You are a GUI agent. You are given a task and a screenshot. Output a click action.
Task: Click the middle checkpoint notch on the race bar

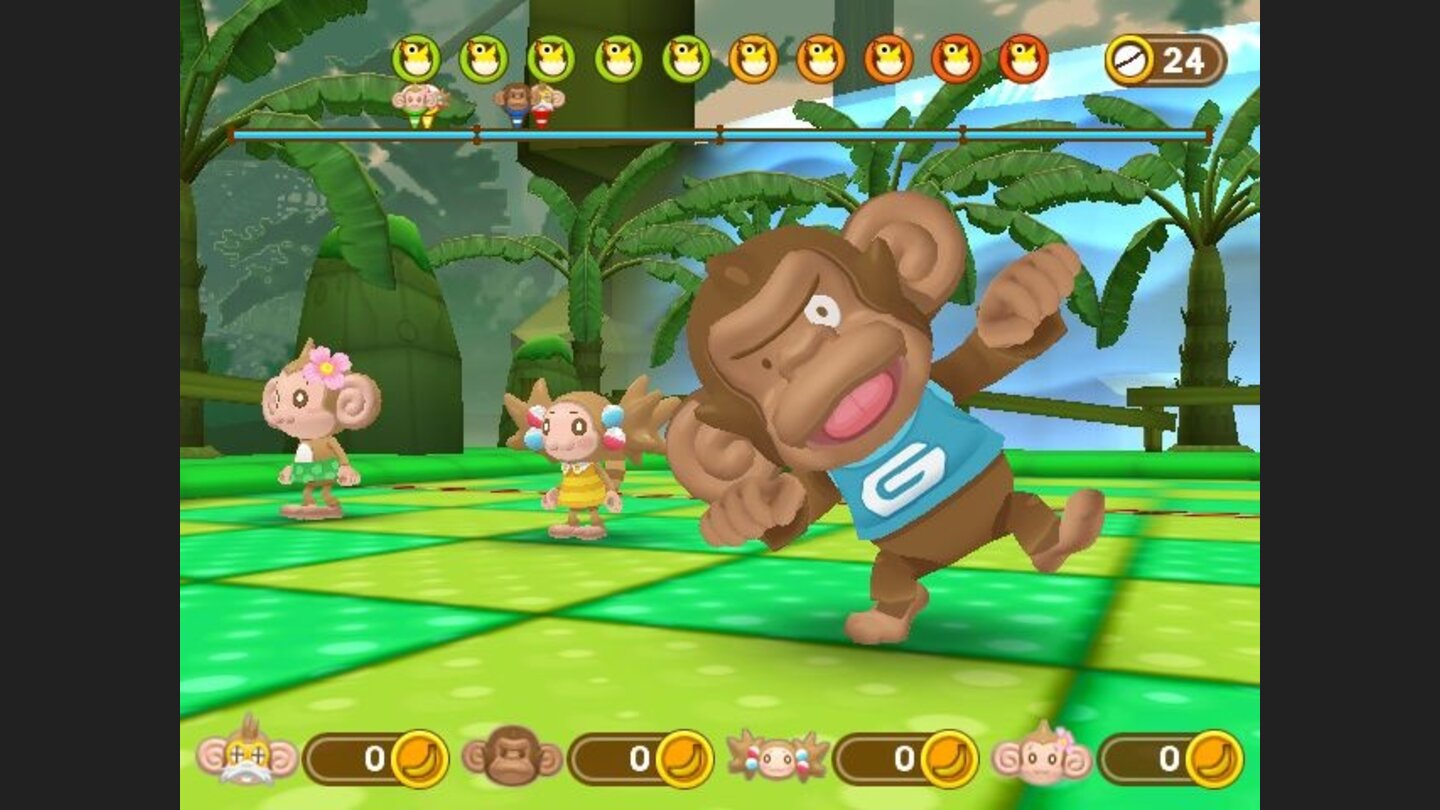[720, 131]
